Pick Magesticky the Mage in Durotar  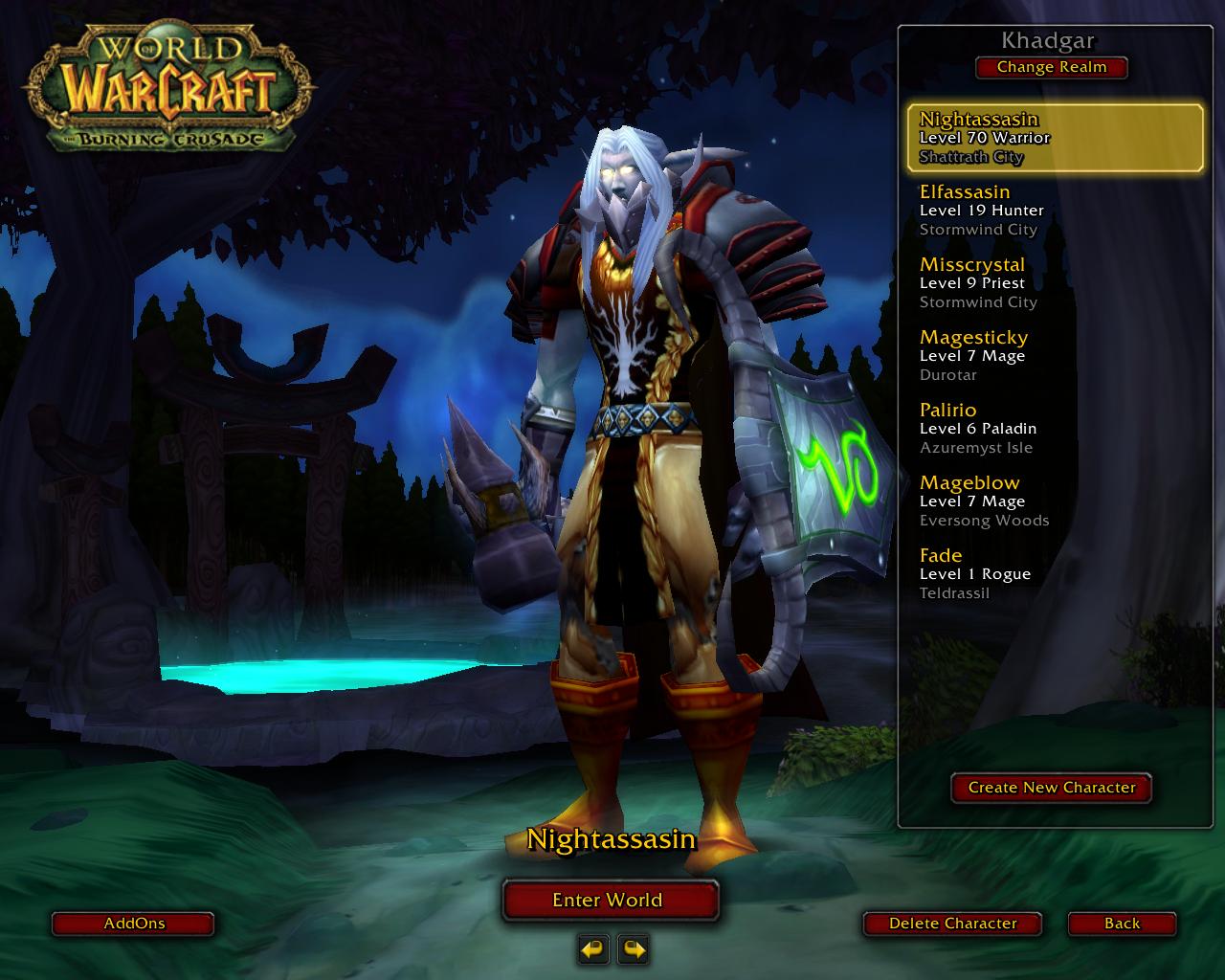[1055, 356]
